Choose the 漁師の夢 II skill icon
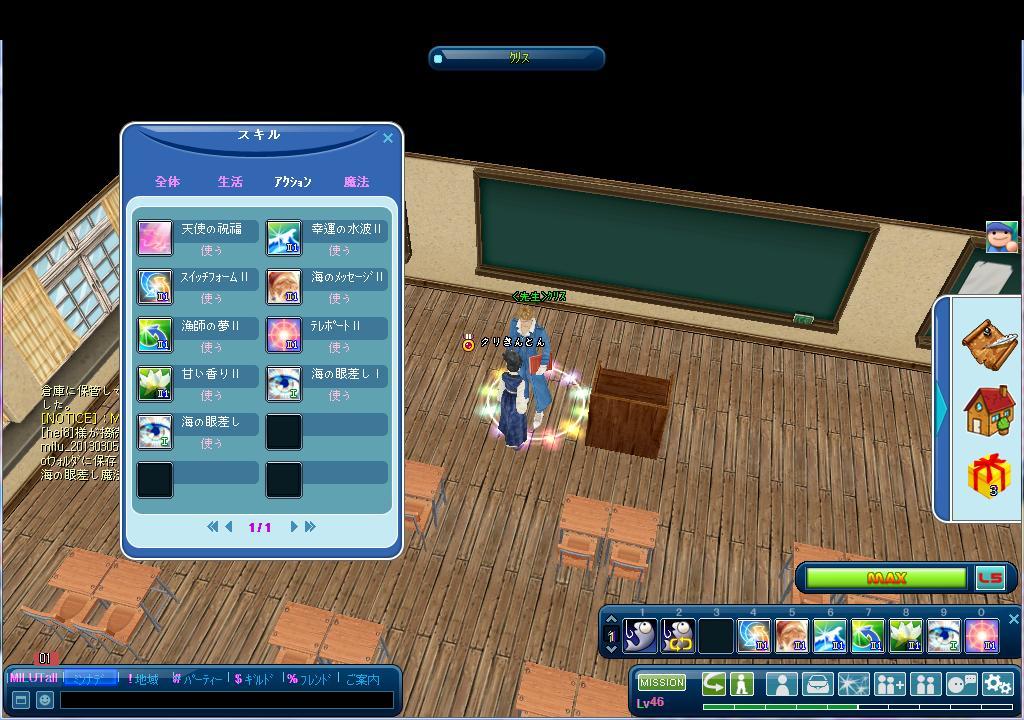Screen dimensions: 1024x720 point(155,335)
